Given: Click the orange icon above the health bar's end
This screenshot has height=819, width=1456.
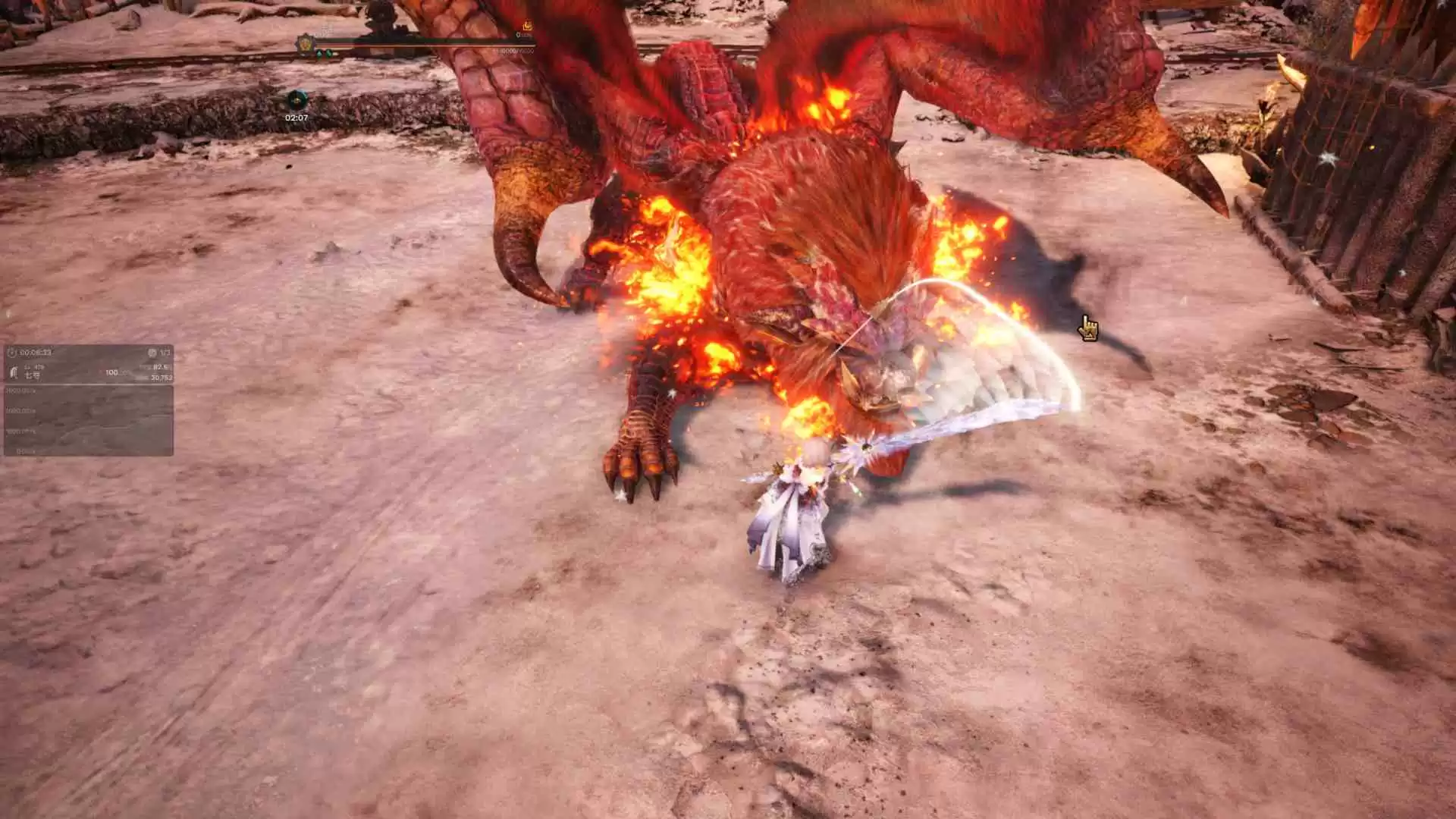Looking at the screenshot, I should point(527,27).
